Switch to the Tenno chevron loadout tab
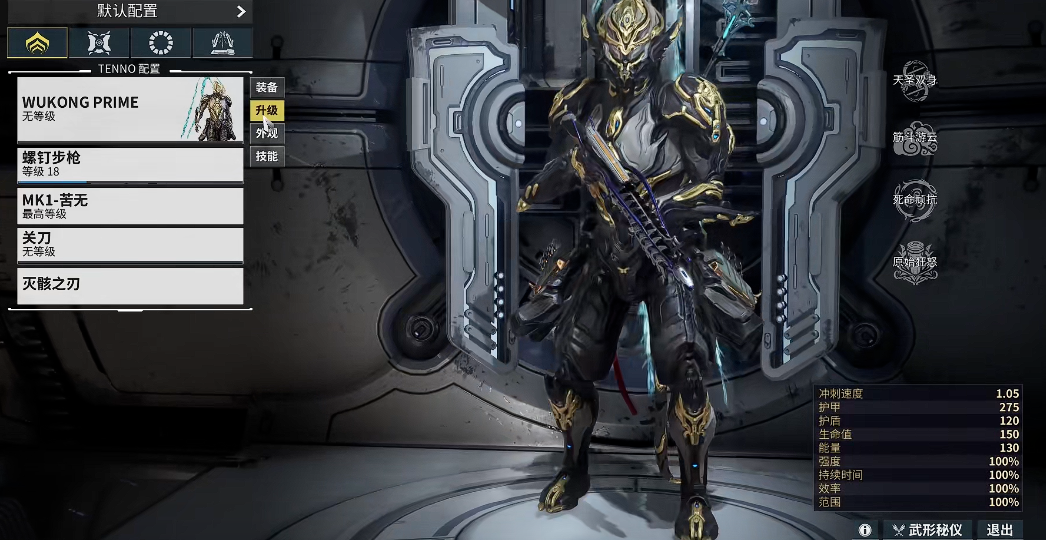This screenshot has height=540, width=1046. click(38, 43)
